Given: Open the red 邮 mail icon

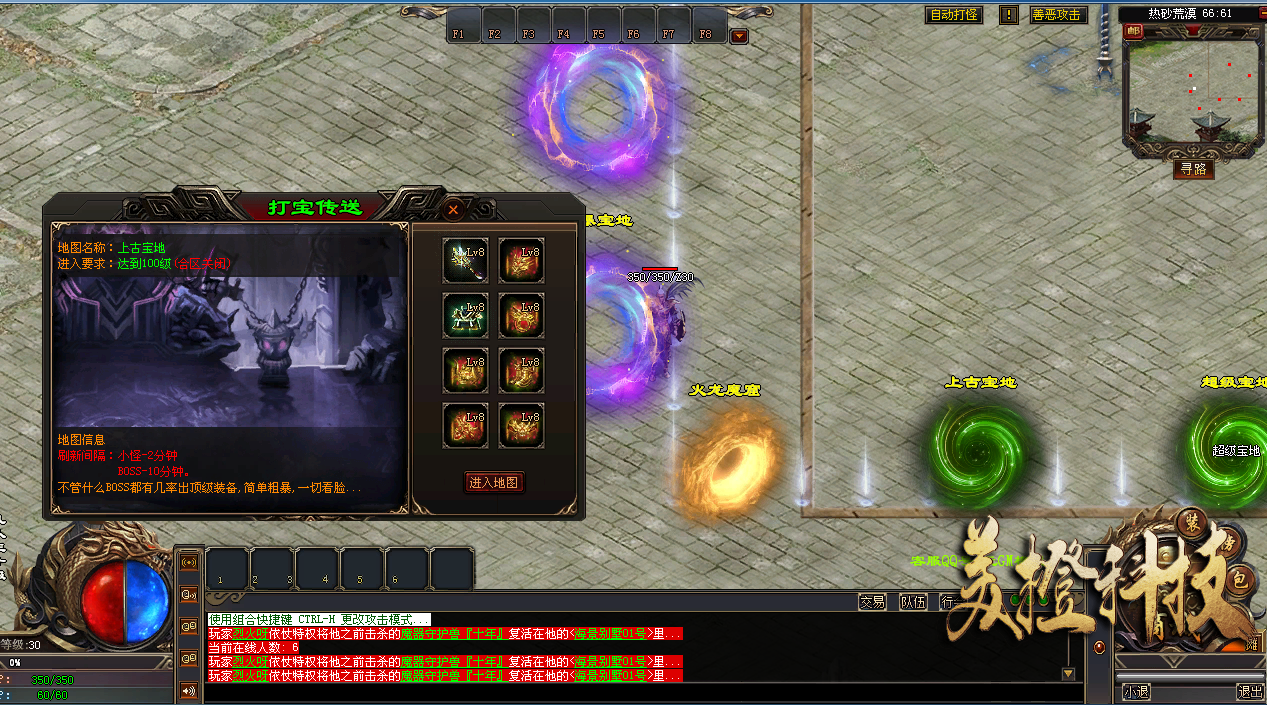Looking at the screenshot, I should coord(1133,31).
